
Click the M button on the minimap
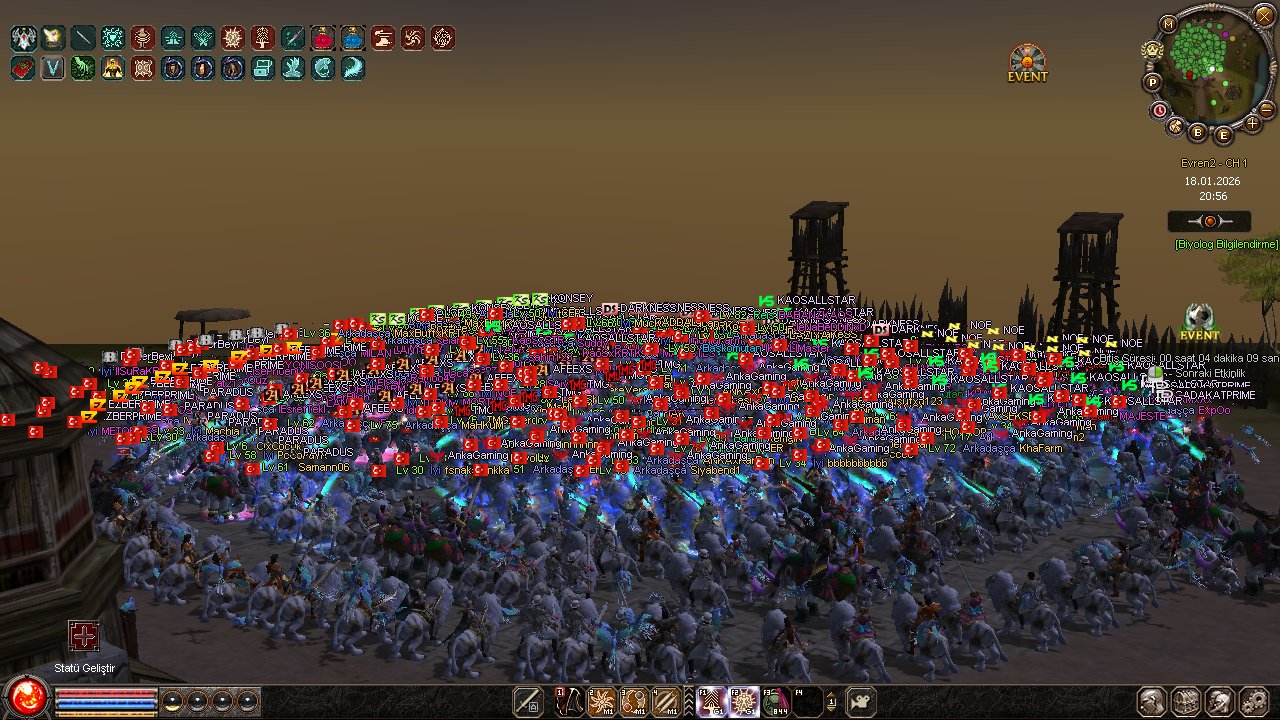(1168, 23)
